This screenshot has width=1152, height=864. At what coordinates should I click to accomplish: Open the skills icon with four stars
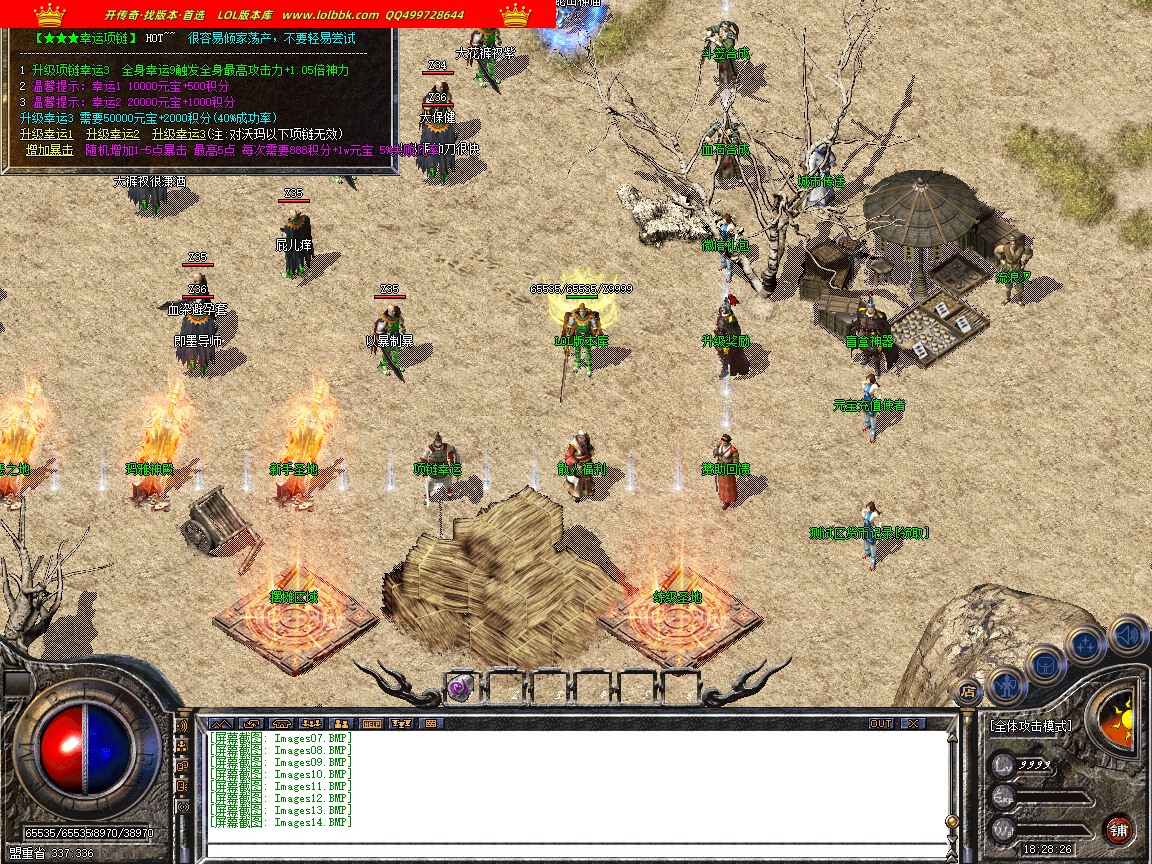tap(1085, 645)
